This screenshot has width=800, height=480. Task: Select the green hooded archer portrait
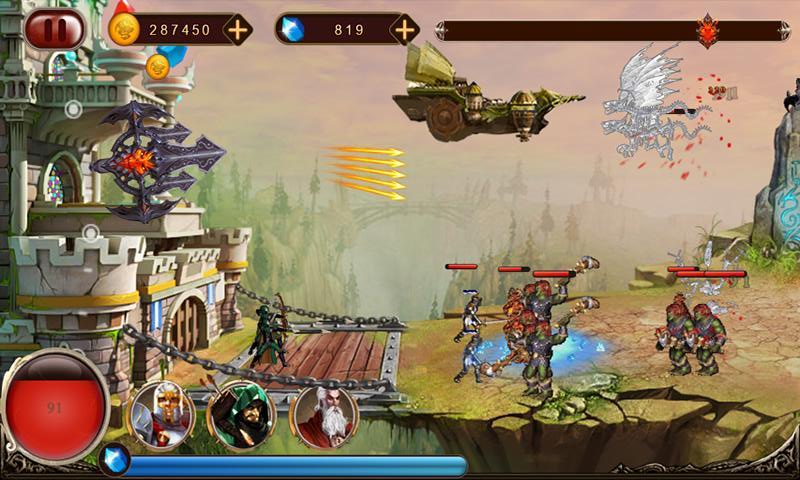pos(240,411)
